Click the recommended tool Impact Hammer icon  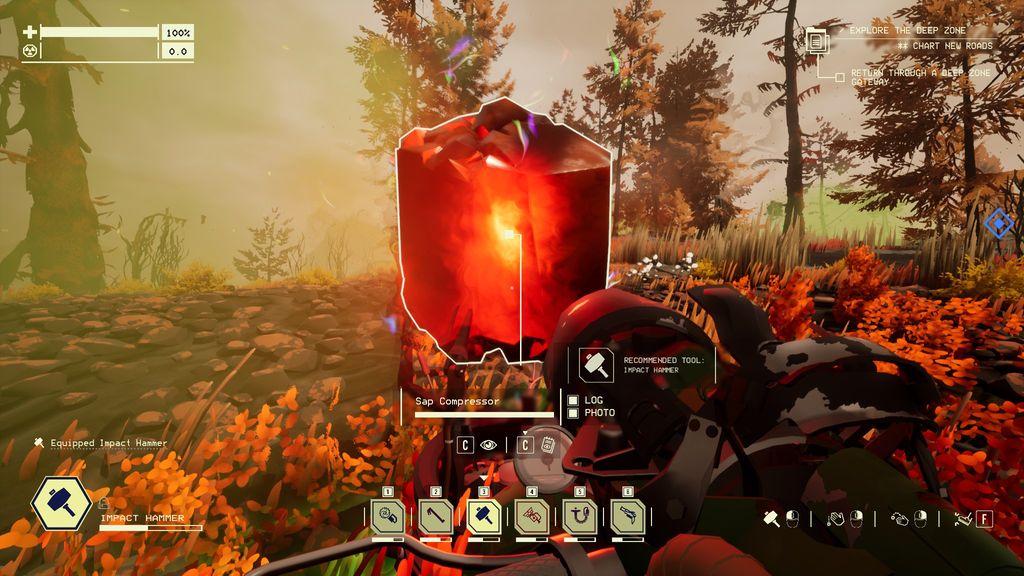tap(597, 365)
